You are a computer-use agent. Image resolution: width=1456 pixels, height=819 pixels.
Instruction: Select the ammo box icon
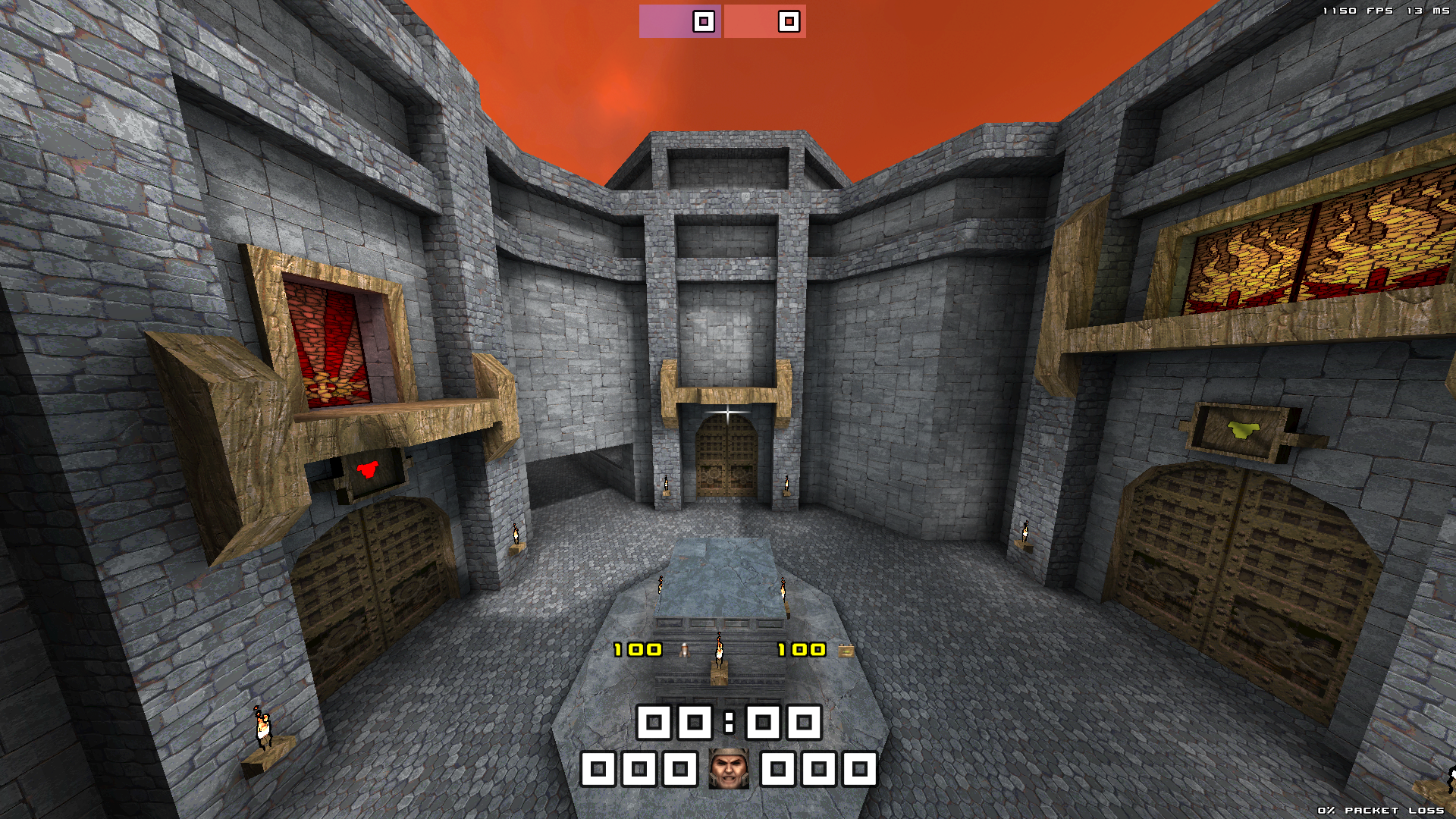pos(846,651)
